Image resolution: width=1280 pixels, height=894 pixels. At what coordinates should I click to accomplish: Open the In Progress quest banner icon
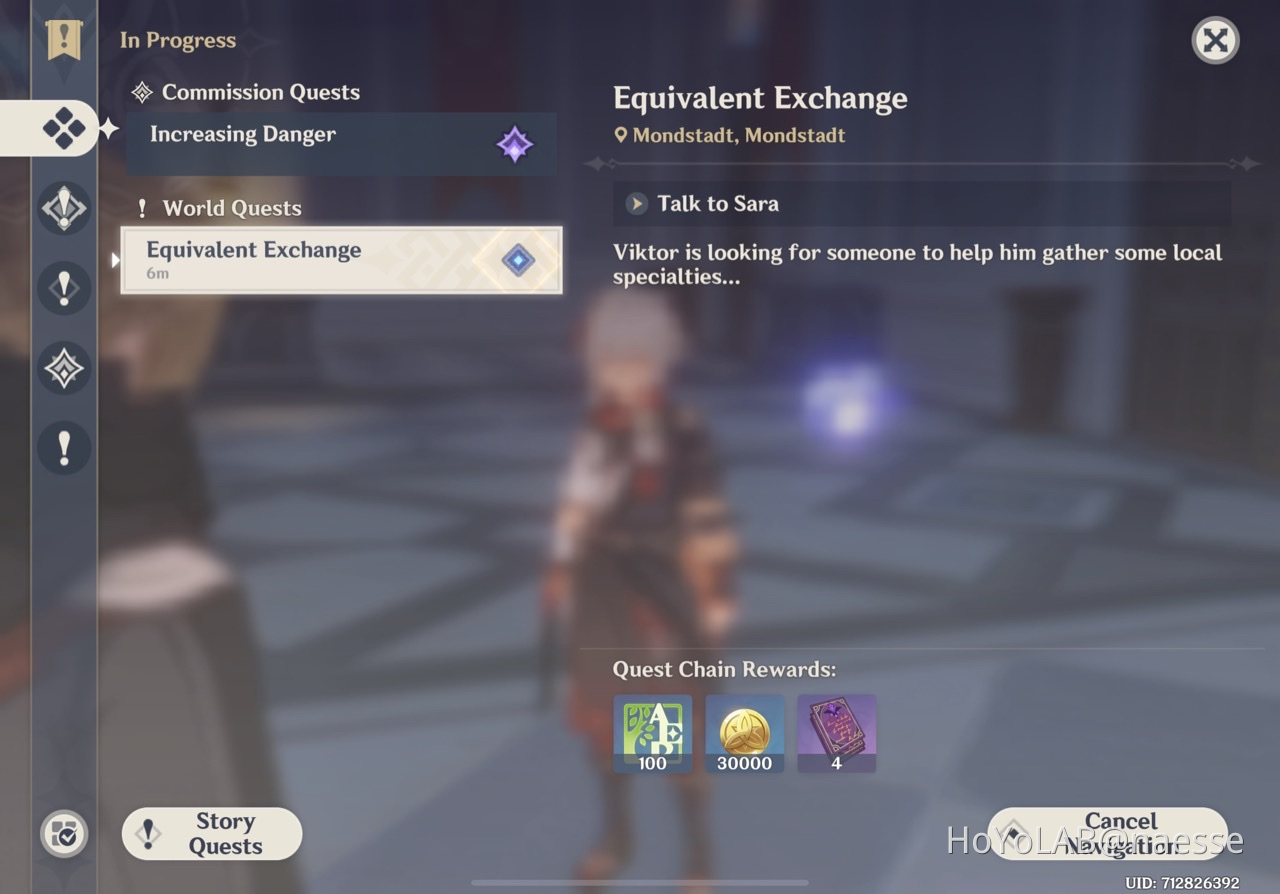64,40
